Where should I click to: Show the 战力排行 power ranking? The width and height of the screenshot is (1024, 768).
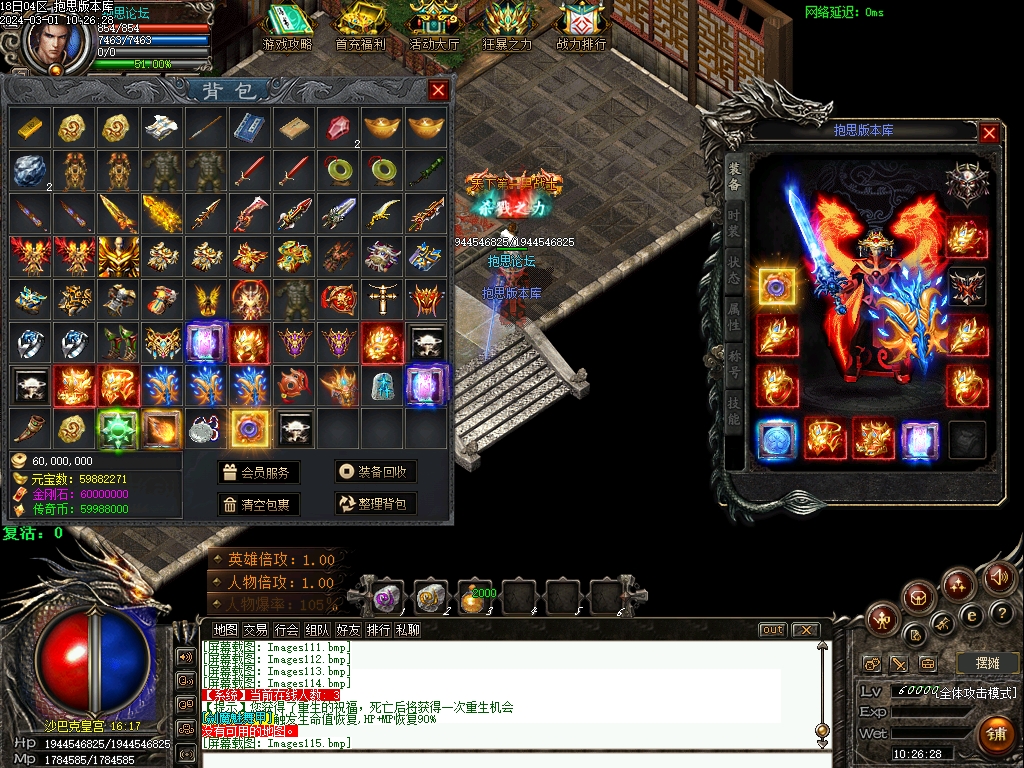coord(581,26)
